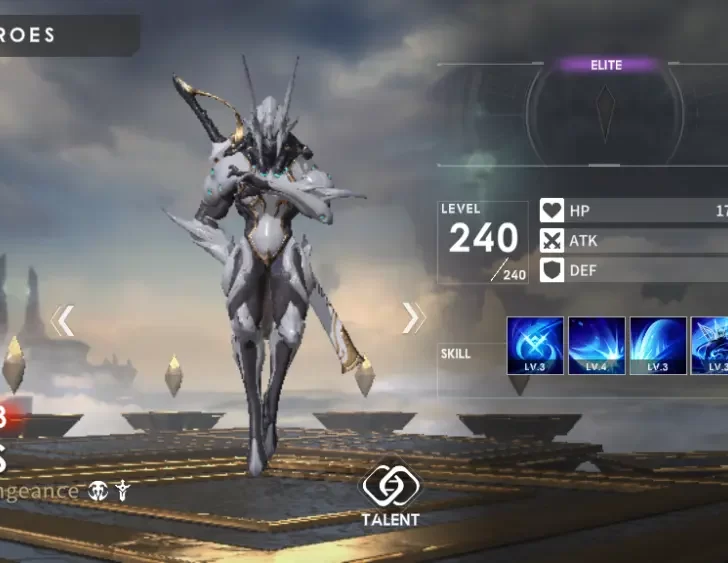728x563 pixels.
Task: Show the previous hero with left arrow
Action: (x=63, y=320)
